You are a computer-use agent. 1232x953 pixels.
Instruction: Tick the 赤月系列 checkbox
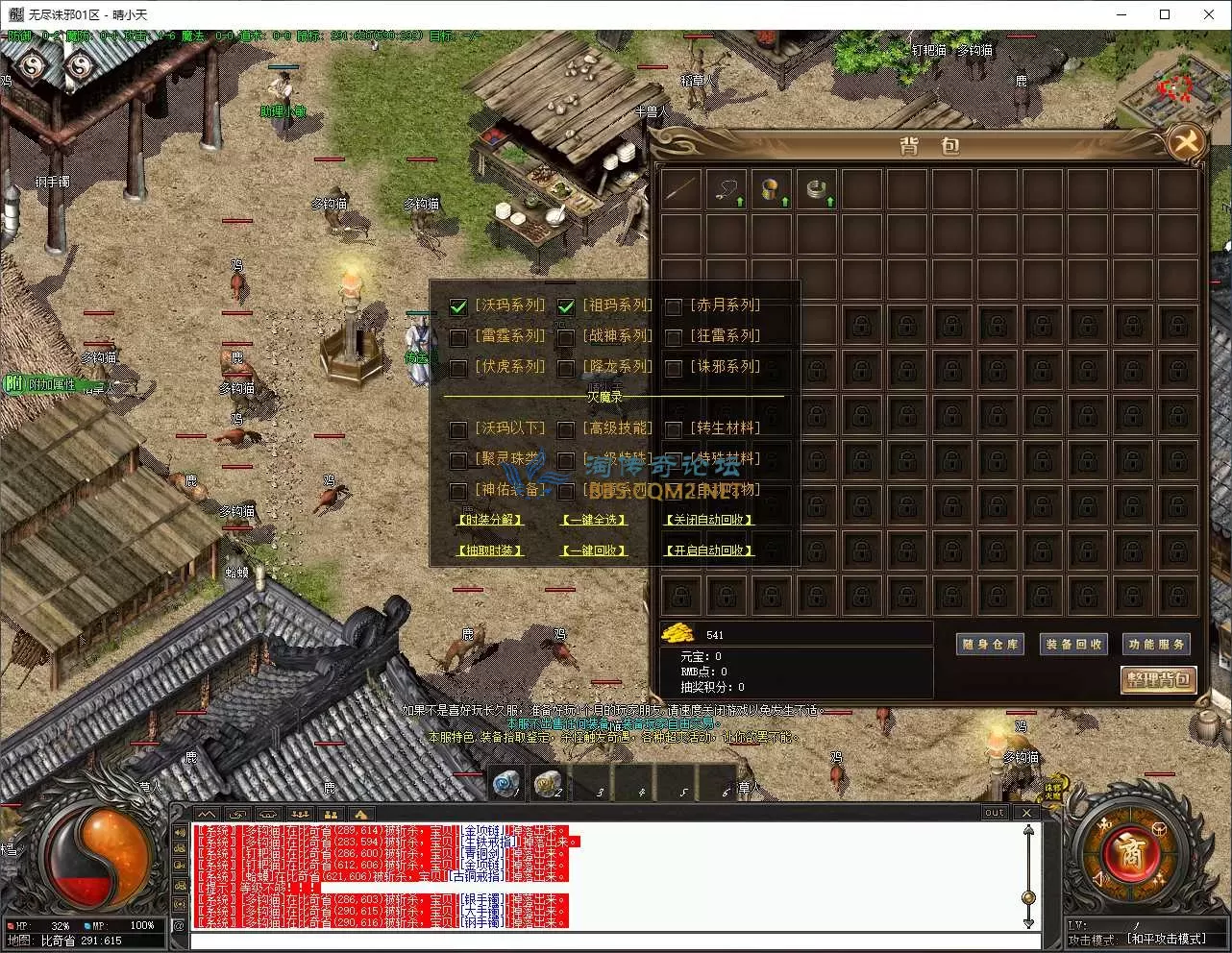pyautogui.click(x=674, y=307)
